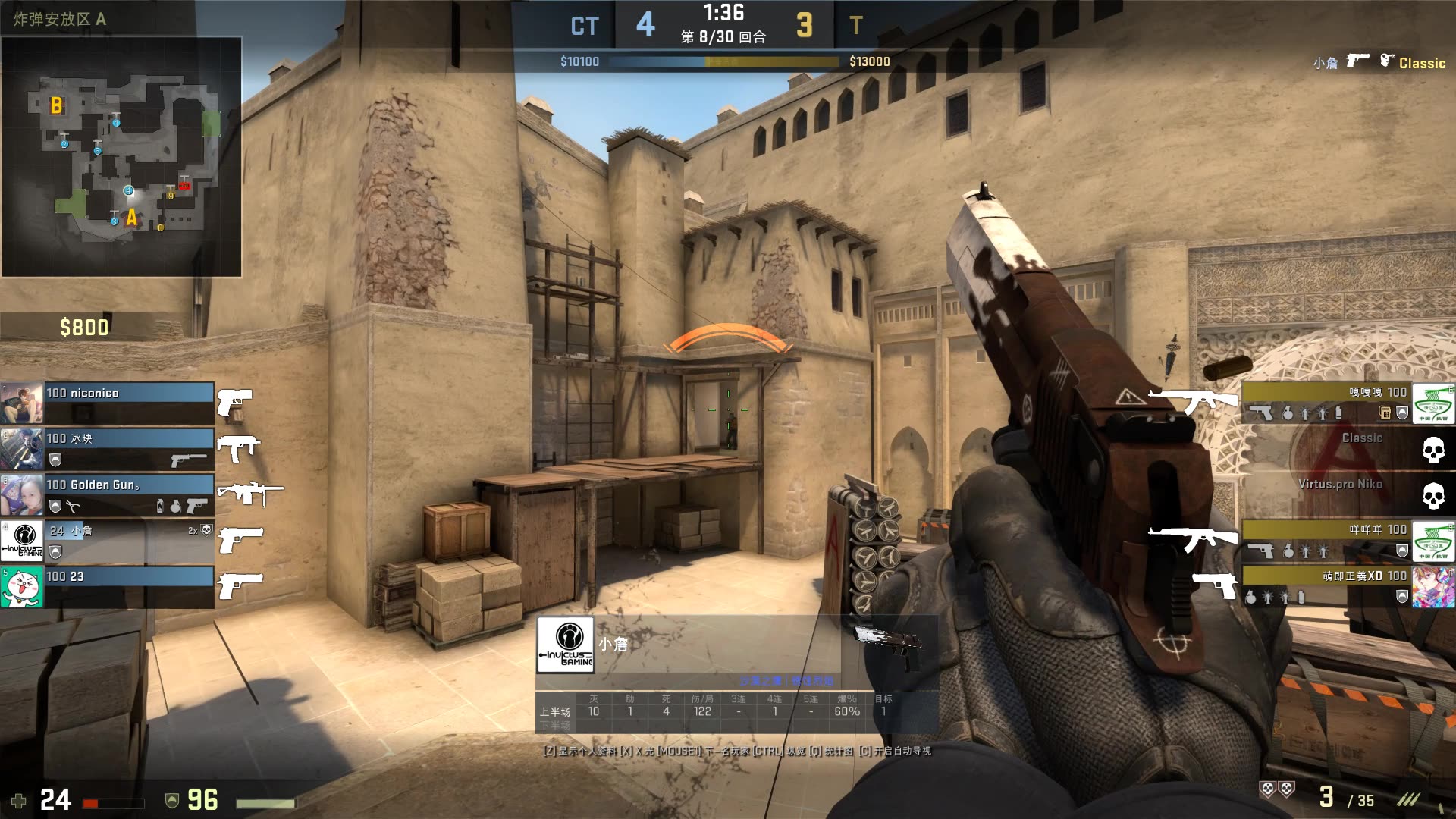The width and height of the screenshot is (1456, 819).
Task: Click the silenced pistol icon on 冰块's row
Action: point(187,460)
